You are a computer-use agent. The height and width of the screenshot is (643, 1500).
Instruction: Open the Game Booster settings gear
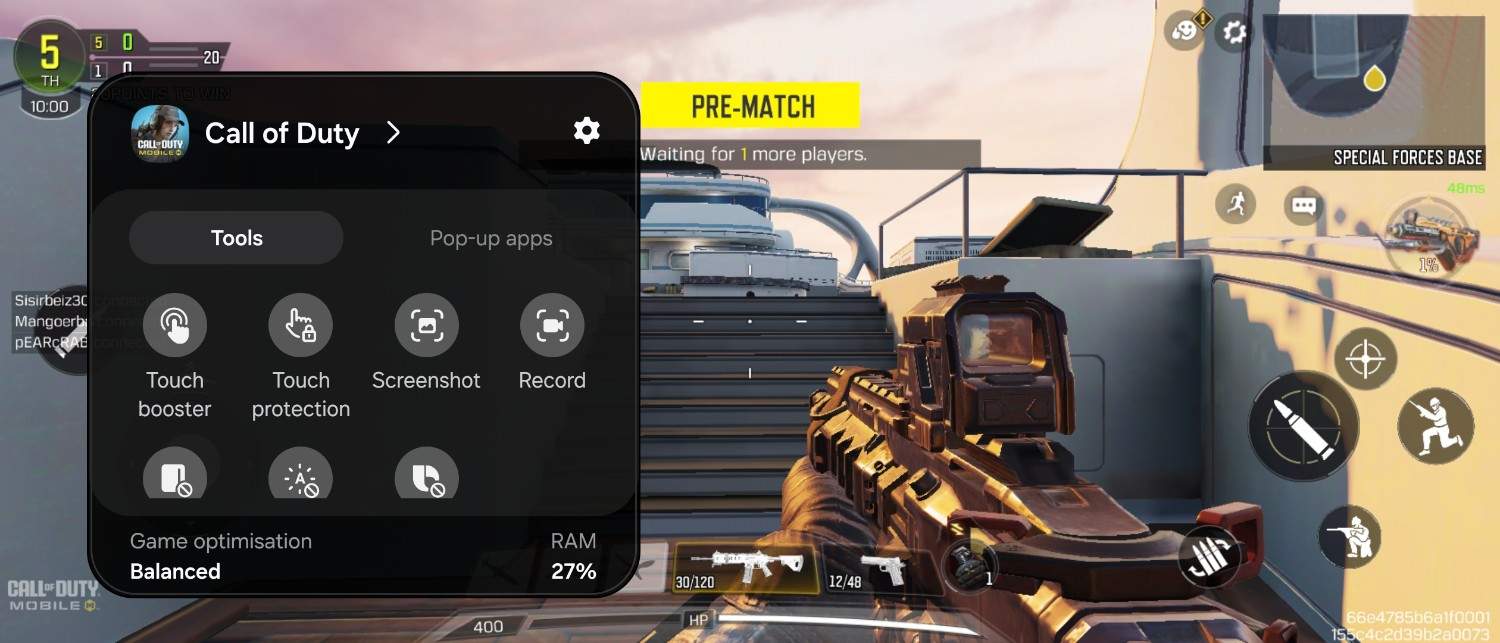pos(586,130)
